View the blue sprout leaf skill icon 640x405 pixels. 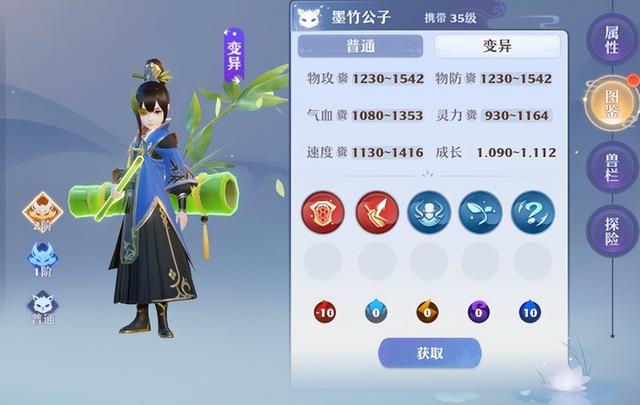coord(480,211)
